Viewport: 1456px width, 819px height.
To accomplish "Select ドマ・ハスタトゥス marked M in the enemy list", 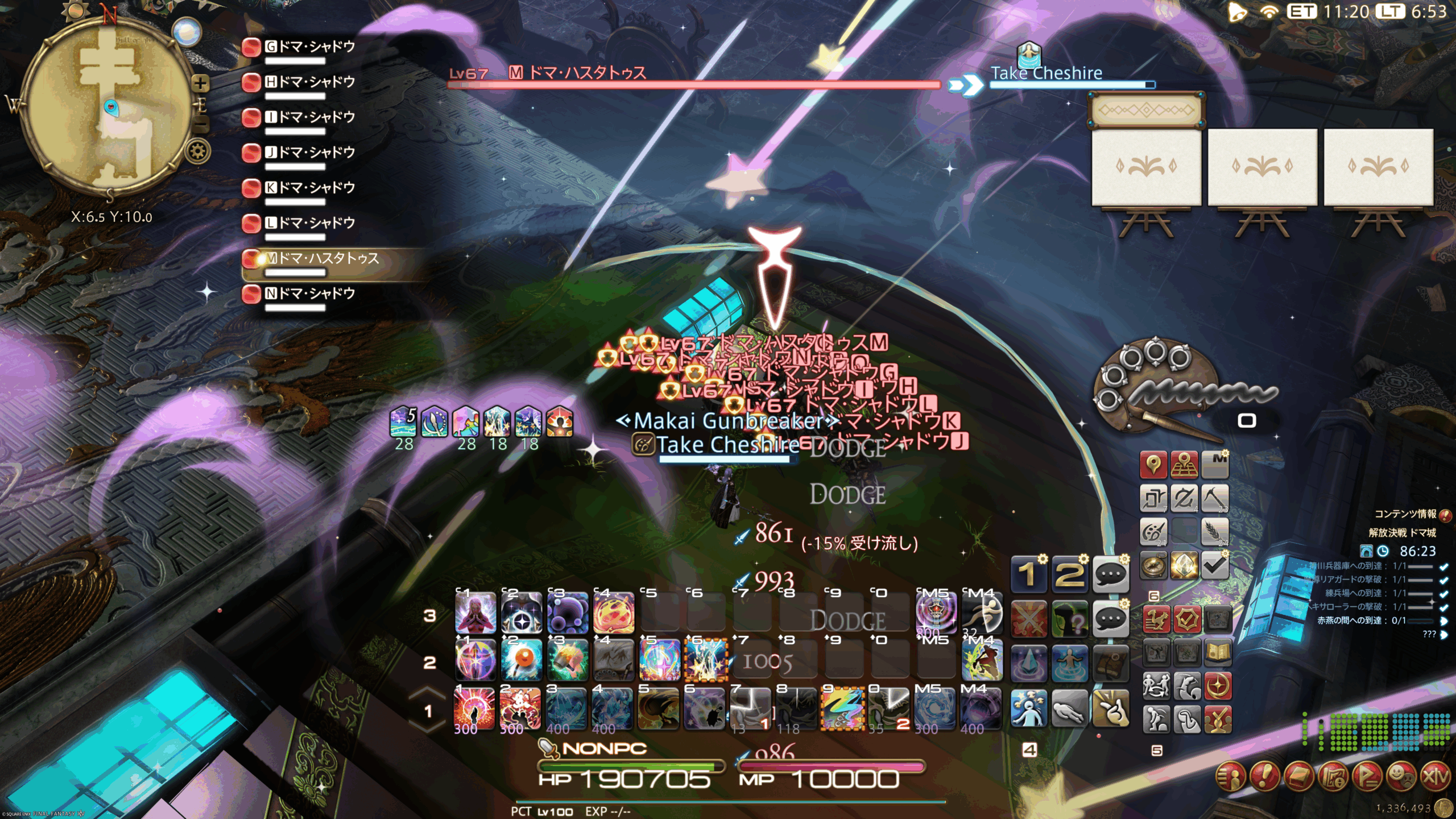I will (321, 259).
